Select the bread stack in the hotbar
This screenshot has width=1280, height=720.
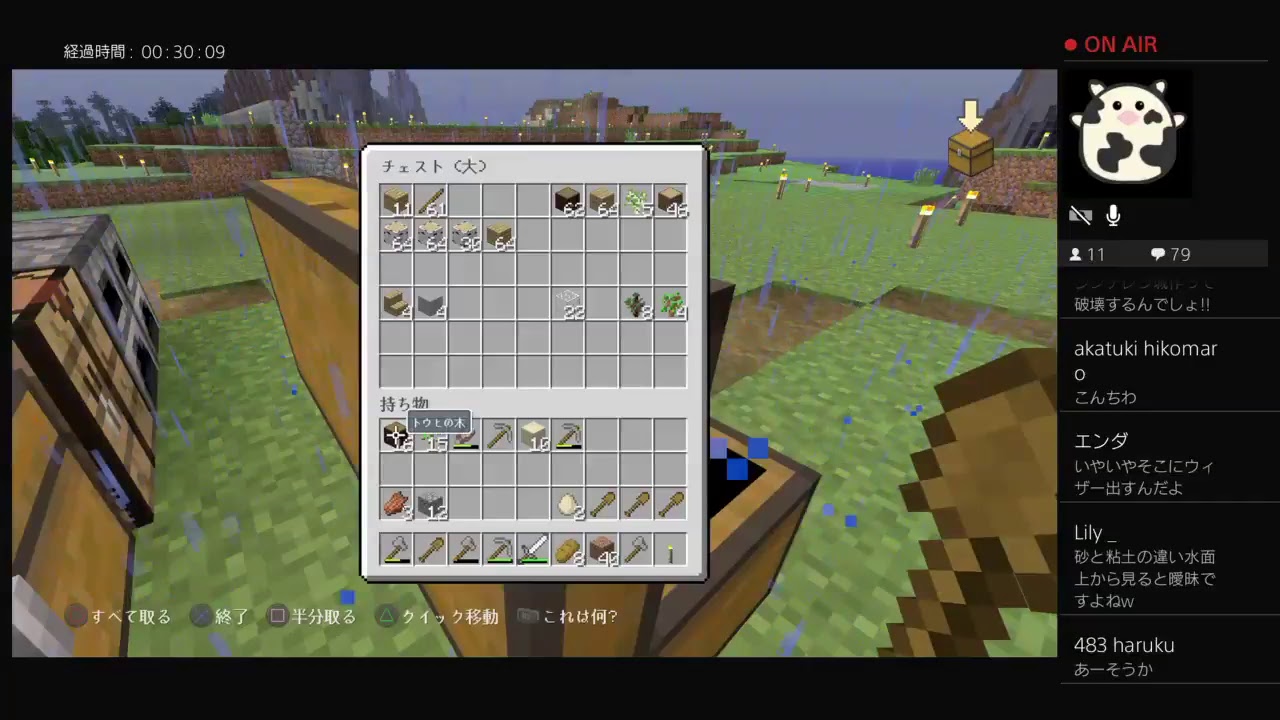coord(567,550)
